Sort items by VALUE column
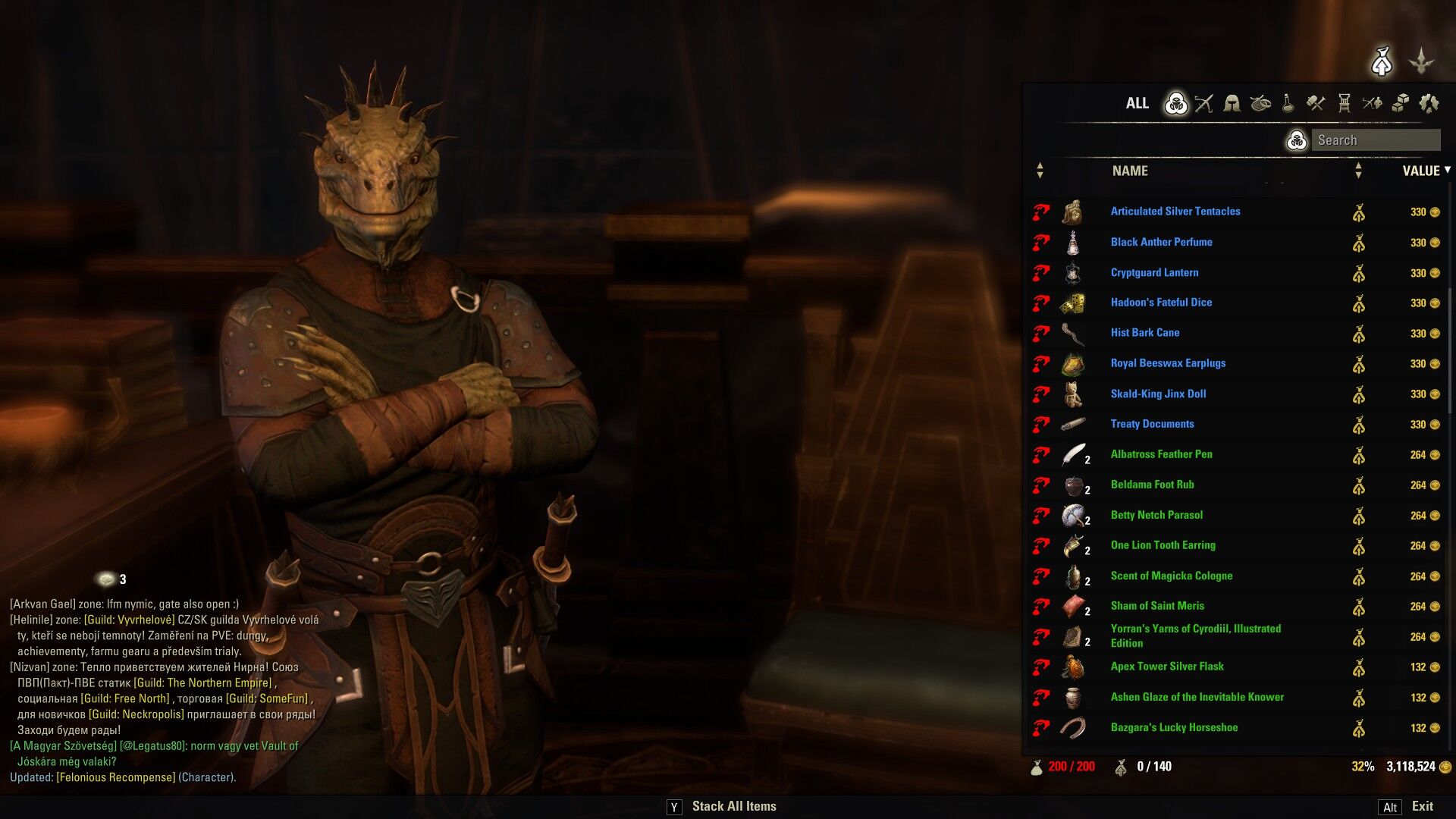 click(1420, 171)
